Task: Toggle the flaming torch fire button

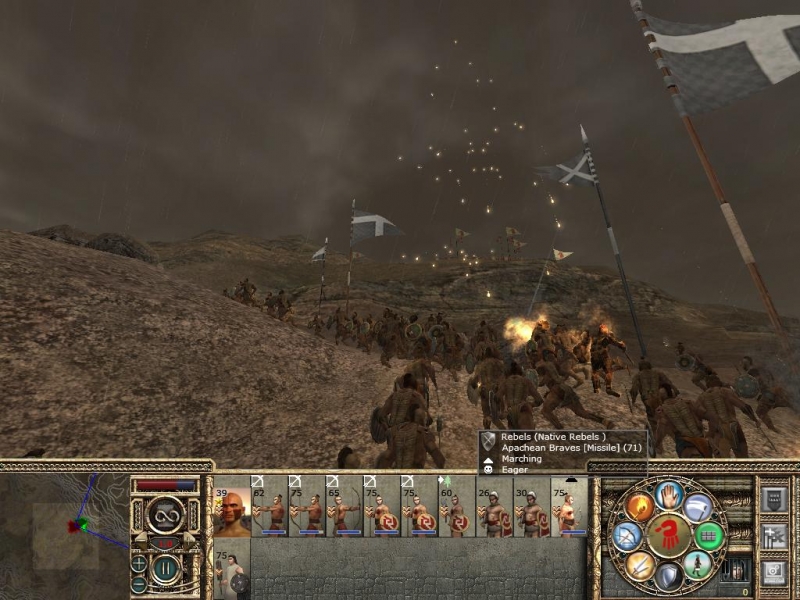Action: click(x=640, y=506)
